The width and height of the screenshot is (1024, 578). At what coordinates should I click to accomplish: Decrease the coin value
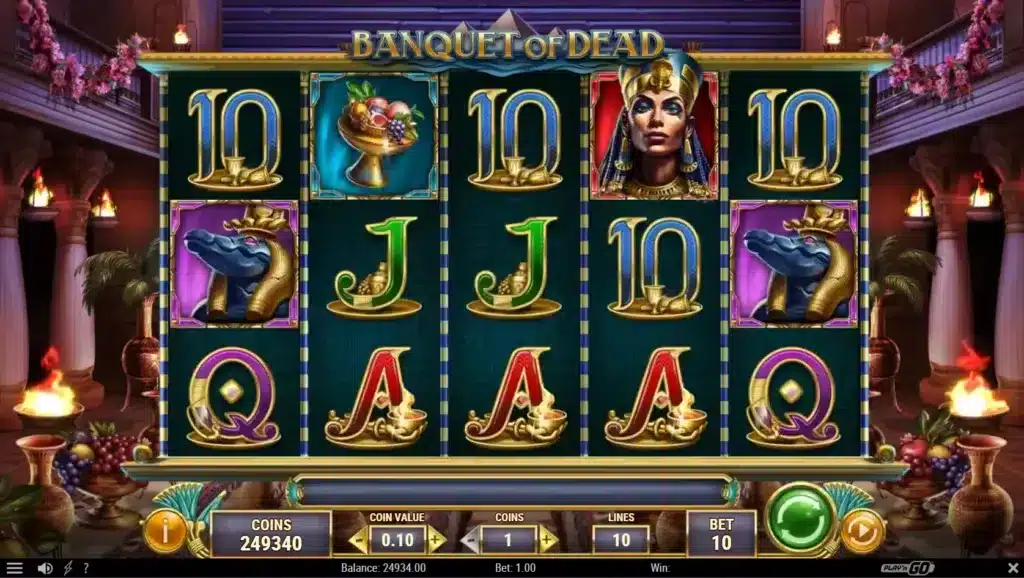pyautogui.click(x=357, y=540)
